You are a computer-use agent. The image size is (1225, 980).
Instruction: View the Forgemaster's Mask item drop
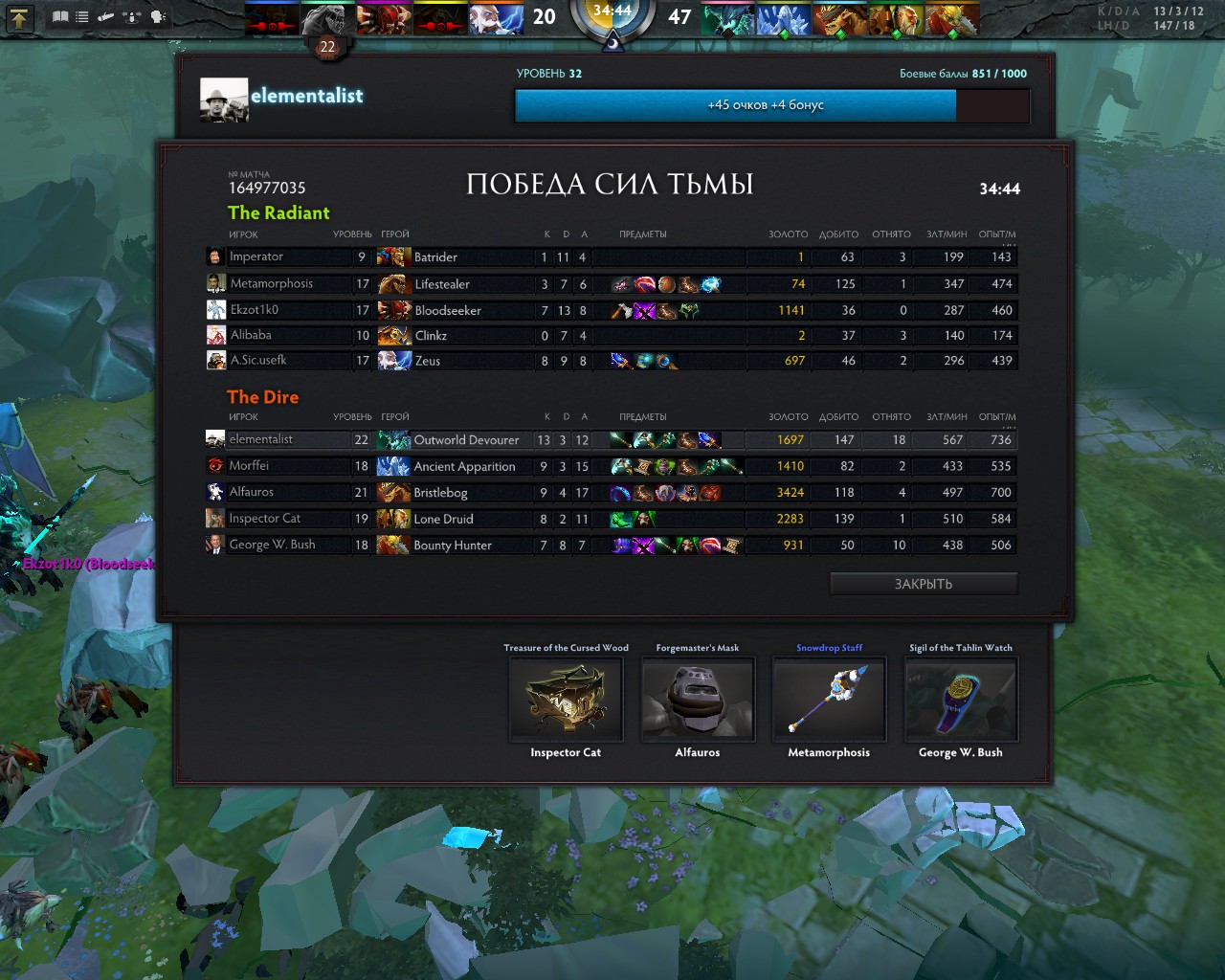coord(698,700)
